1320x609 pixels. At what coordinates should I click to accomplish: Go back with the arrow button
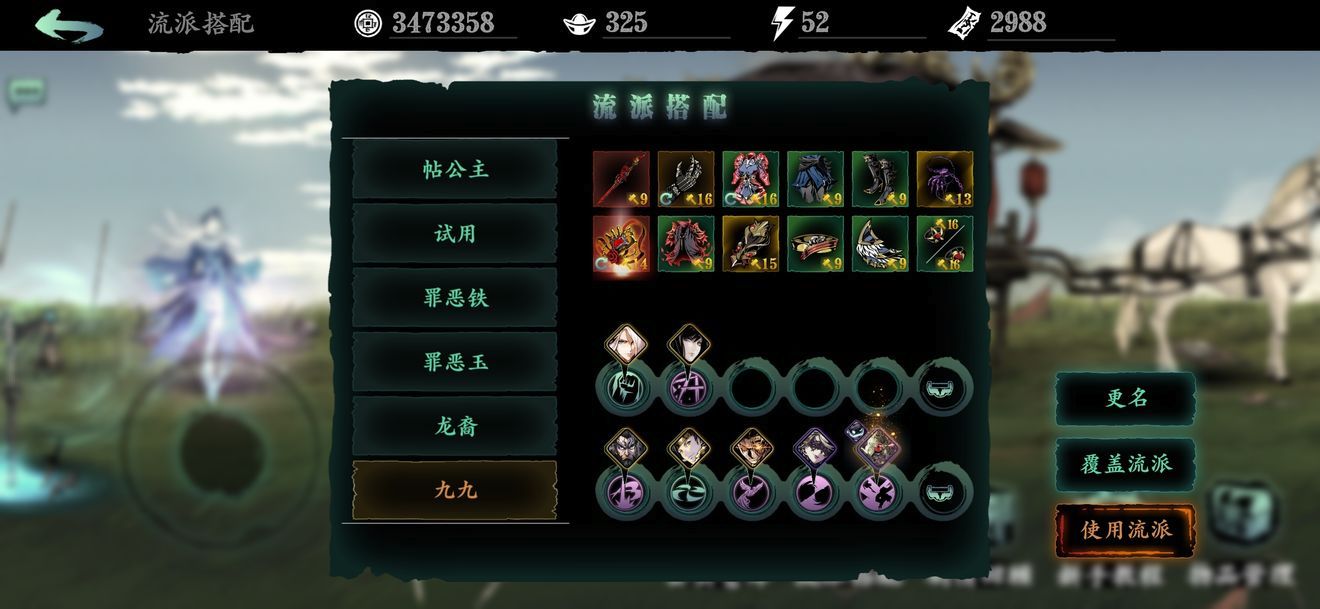pyautogui.click(x=67, y=25)
